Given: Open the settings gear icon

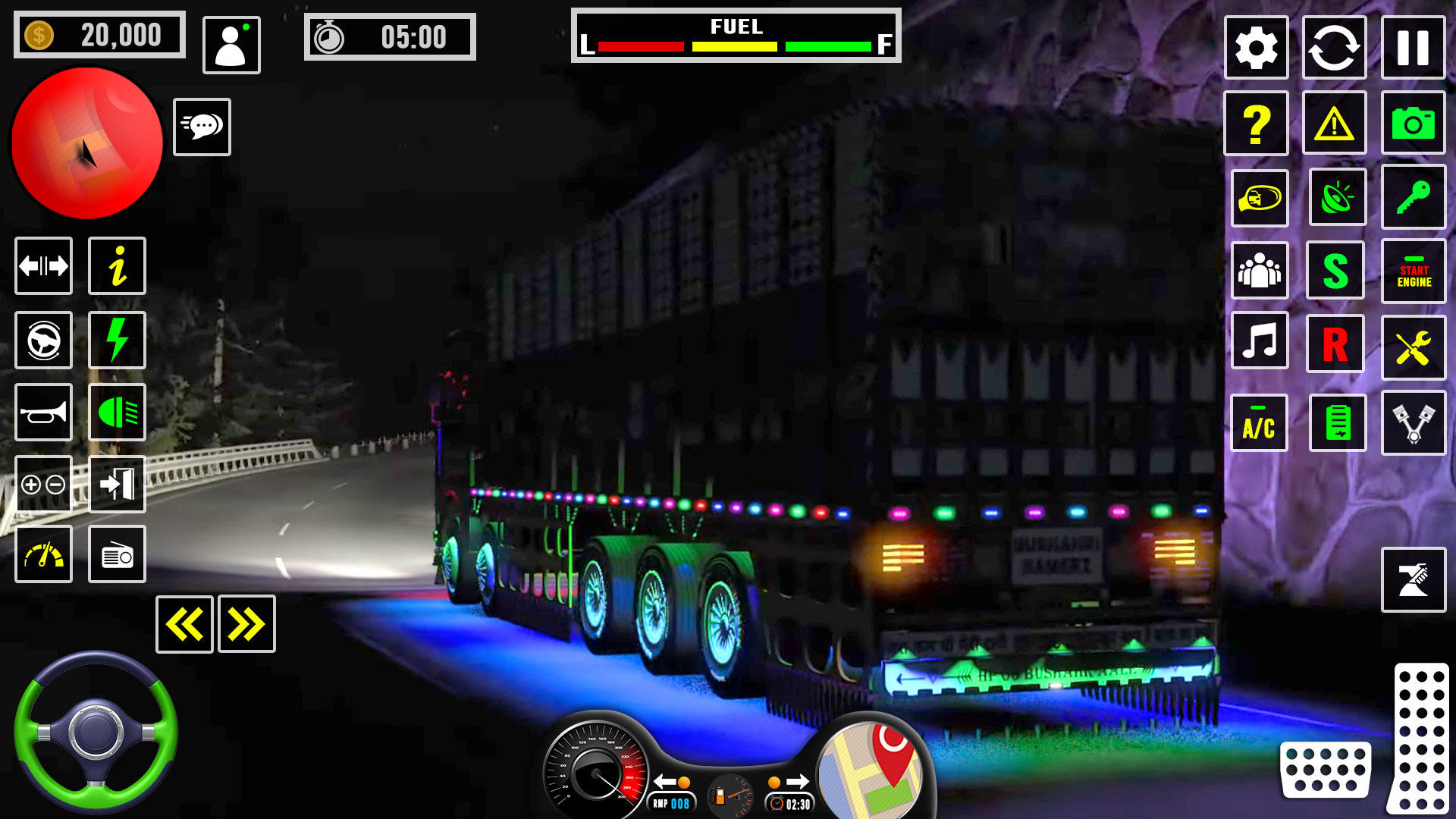Looking at the screenshot, I should click(1257, 48).
